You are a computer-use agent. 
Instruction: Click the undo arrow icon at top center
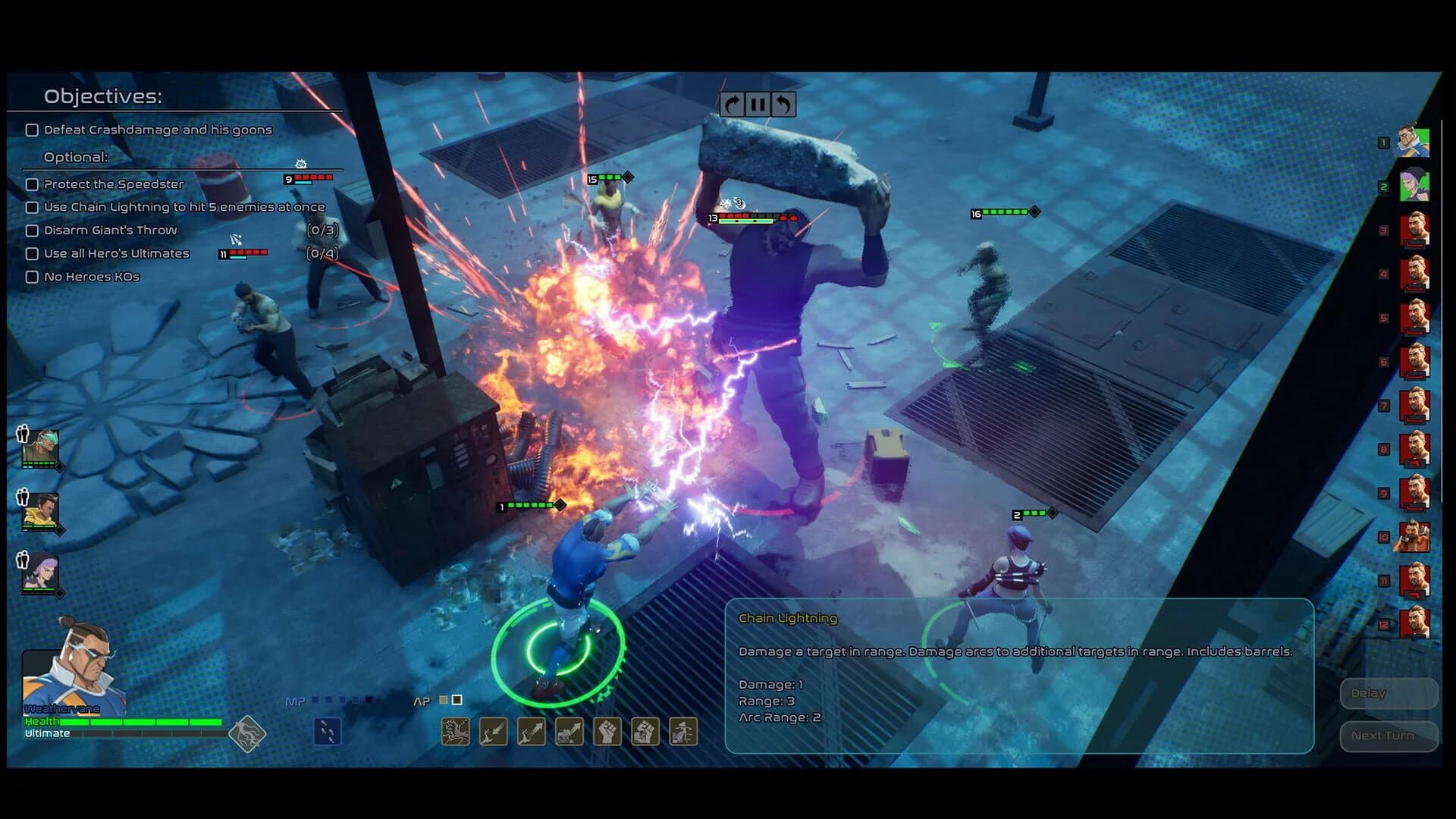coord(786,104)
